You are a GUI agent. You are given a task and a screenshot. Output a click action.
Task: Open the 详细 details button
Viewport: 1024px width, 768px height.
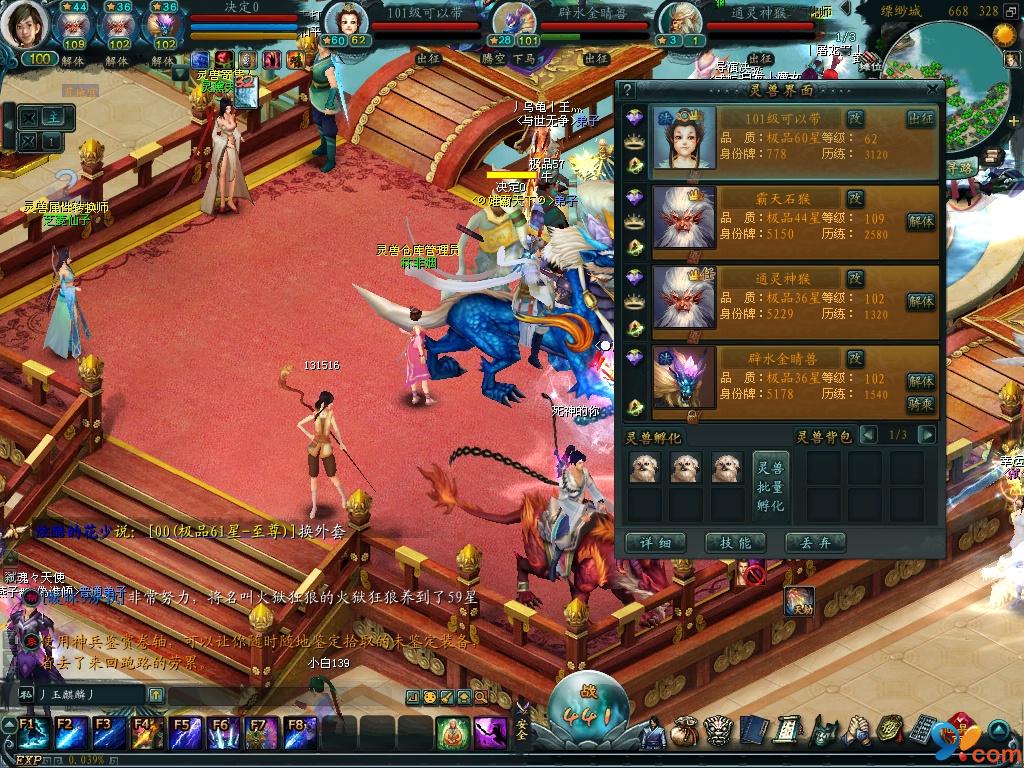point(655,543)
